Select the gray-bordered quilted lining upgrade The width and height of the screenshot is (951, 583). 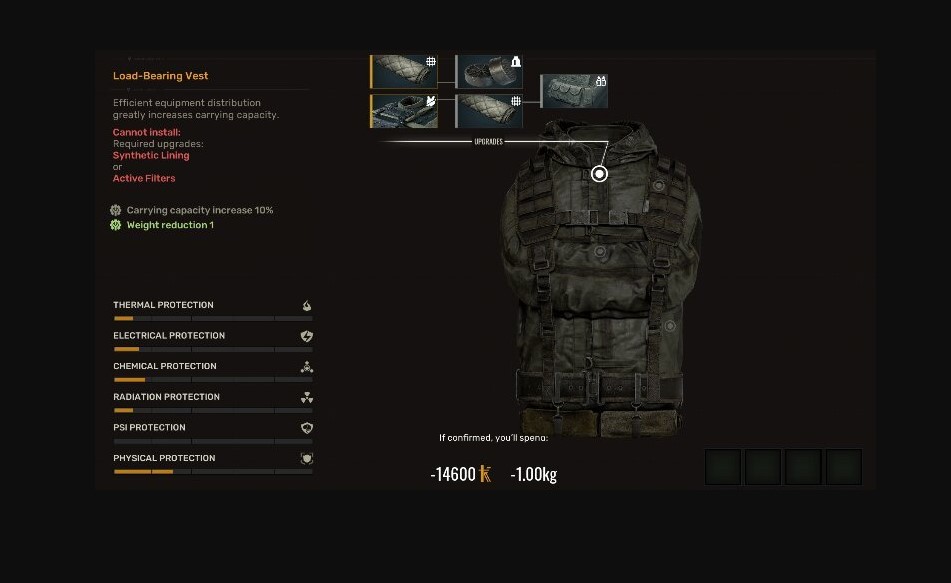[490, 111]
